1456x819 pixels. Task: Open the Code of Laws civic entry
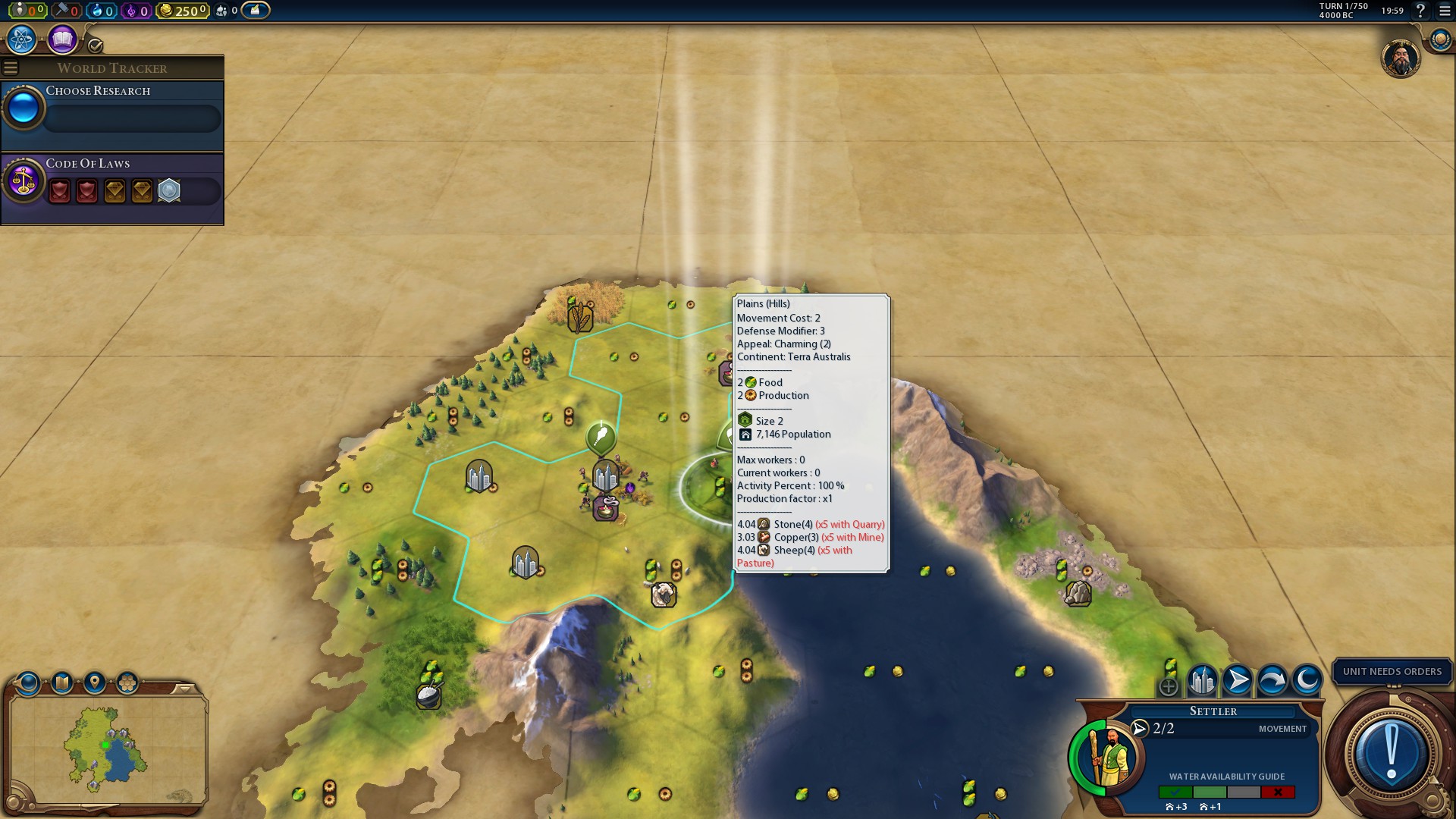coord(112,181)
